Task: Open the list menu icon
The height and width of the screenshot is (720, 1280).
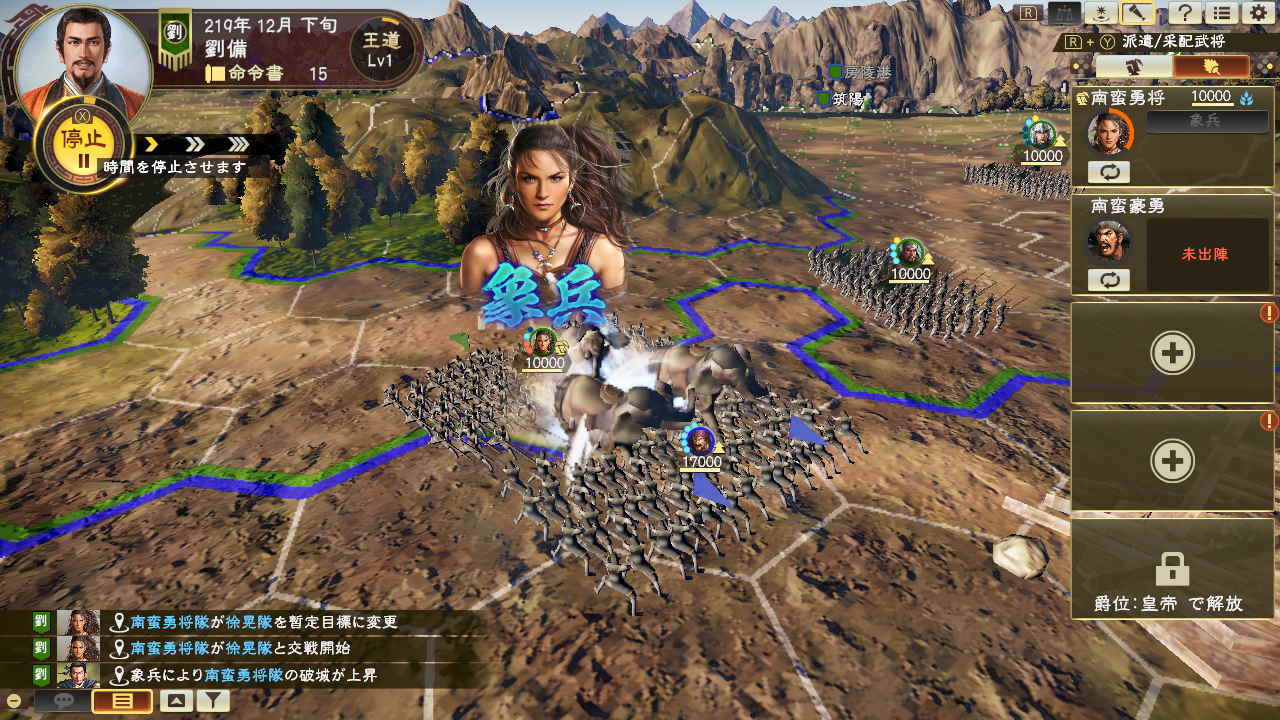Action: [x=1220, y=13]
